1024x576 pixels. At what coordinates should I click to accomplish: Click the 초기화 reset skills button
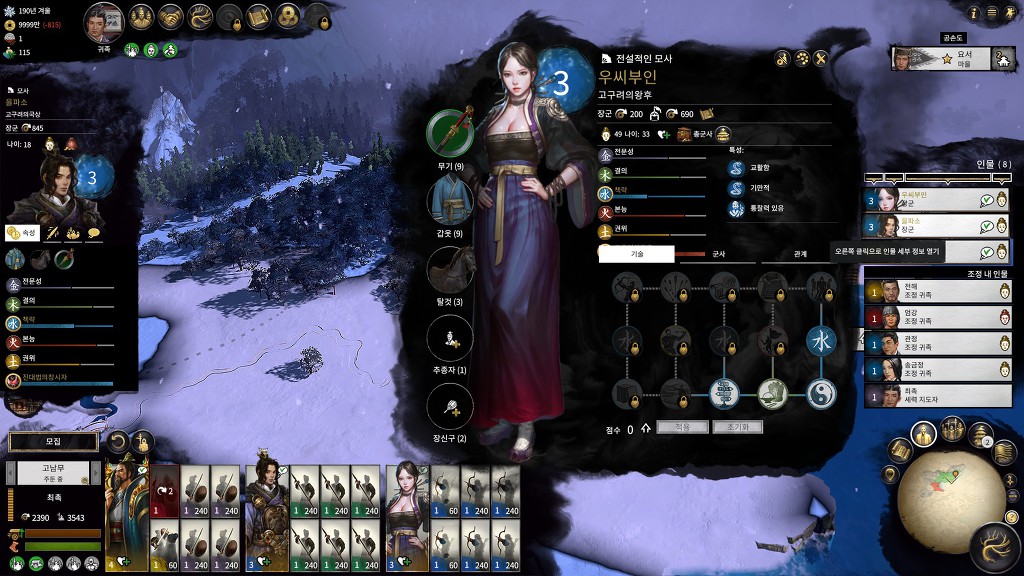coord(738,427)
